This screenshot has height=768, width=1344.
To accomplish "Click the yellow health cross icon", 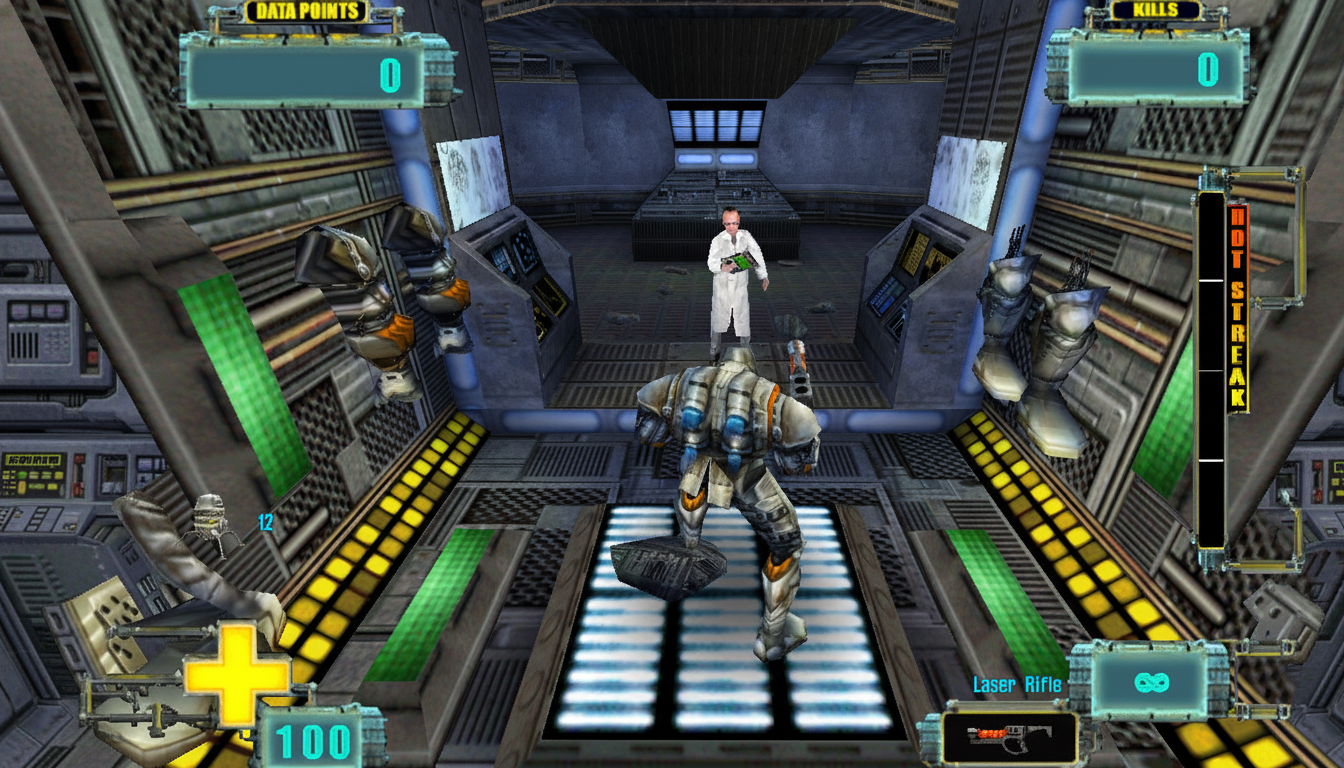I will 237,673.
